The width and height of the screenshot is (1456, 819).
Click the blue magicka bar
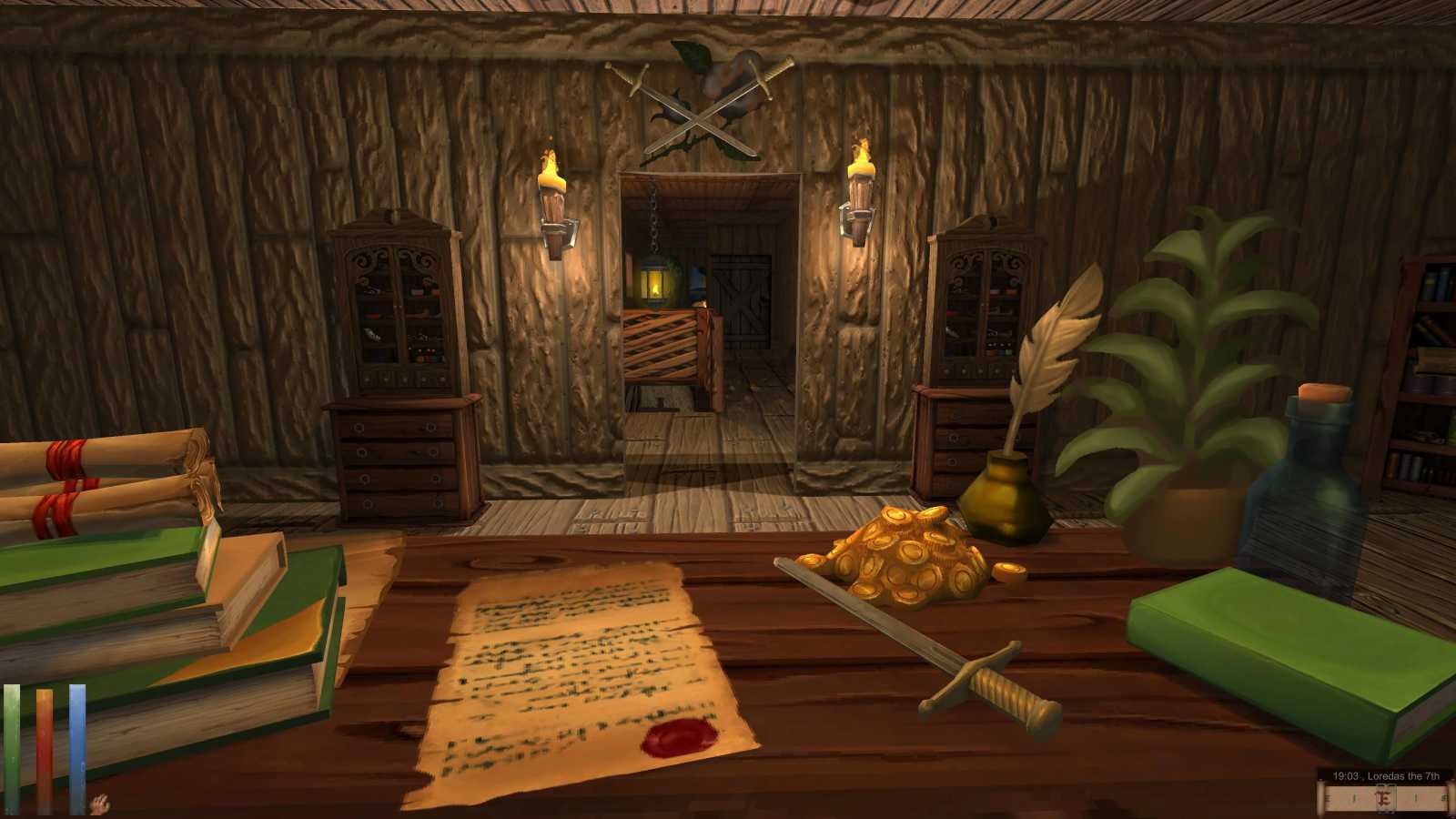point(77,746)
